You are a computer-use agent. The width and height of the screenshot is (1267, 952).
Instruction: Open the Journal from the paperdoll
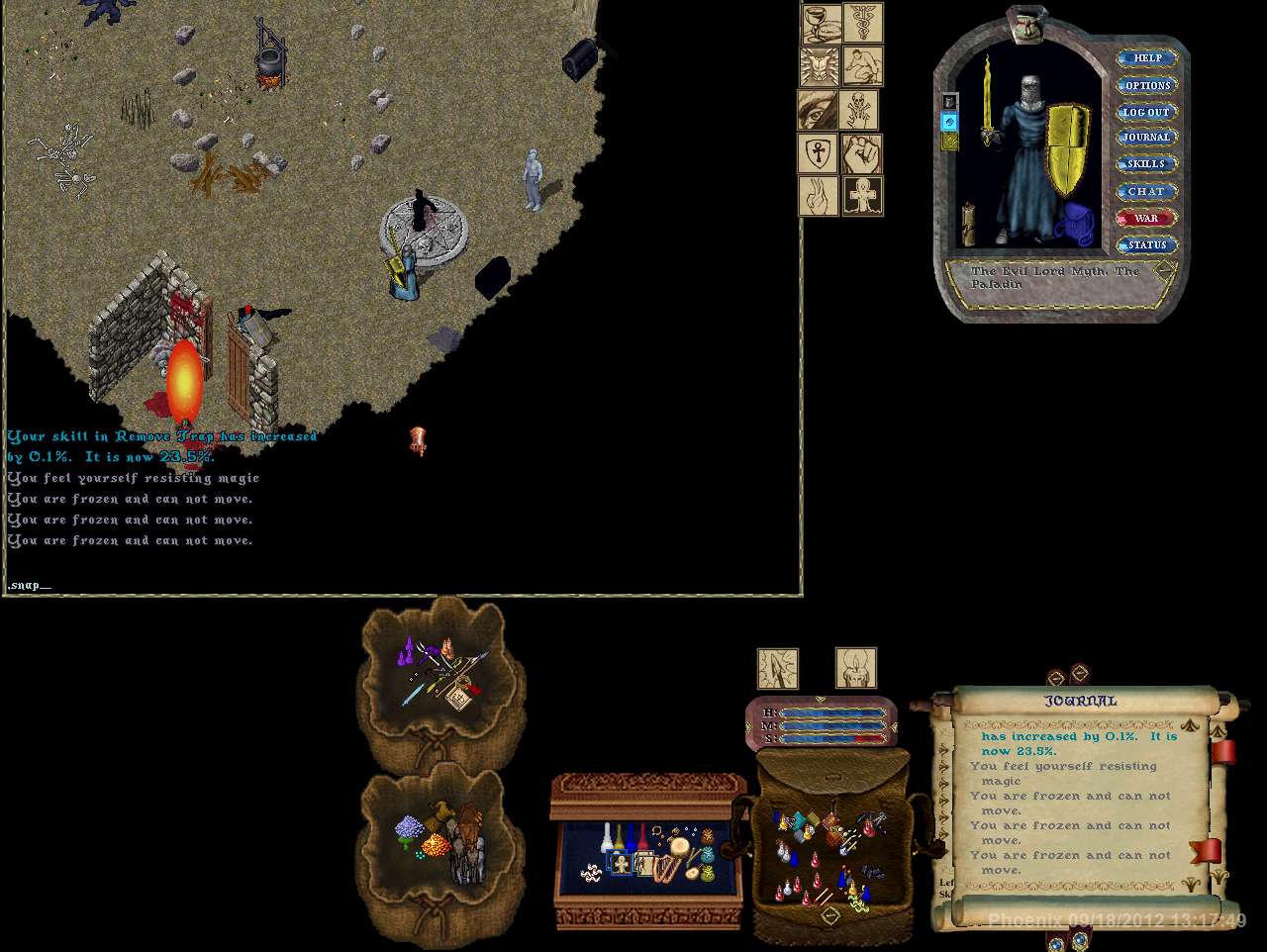tap(1146, 138)
